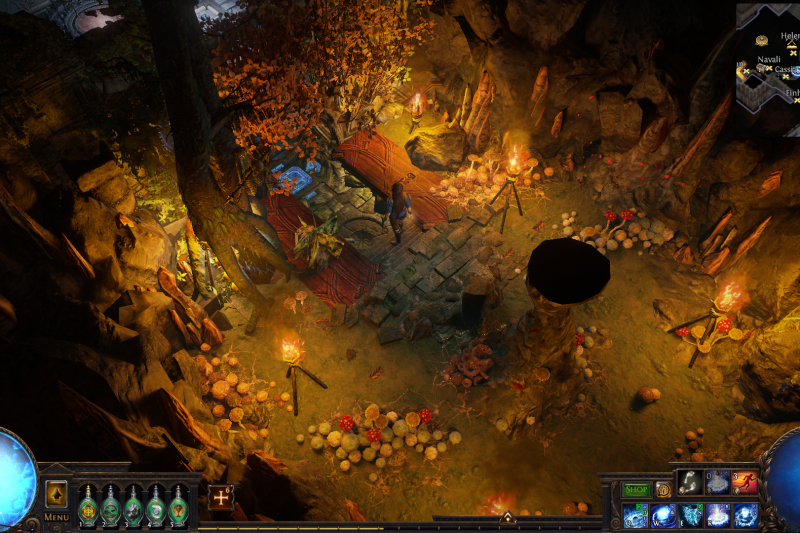Click the round coin icon beside Shop
800x533 pixels.
tap(663, 490)
